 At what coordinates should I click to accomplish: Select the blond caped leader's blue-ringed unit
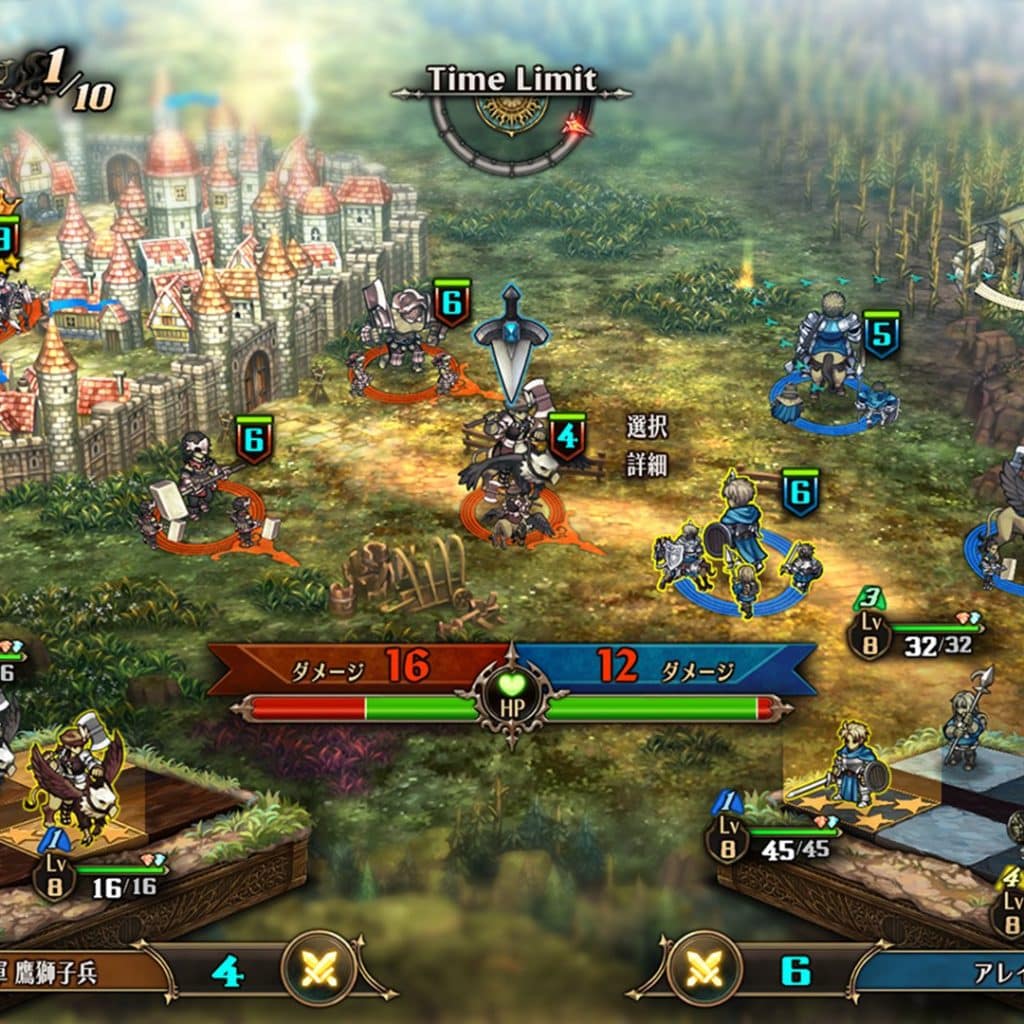(x=740, y=555)
